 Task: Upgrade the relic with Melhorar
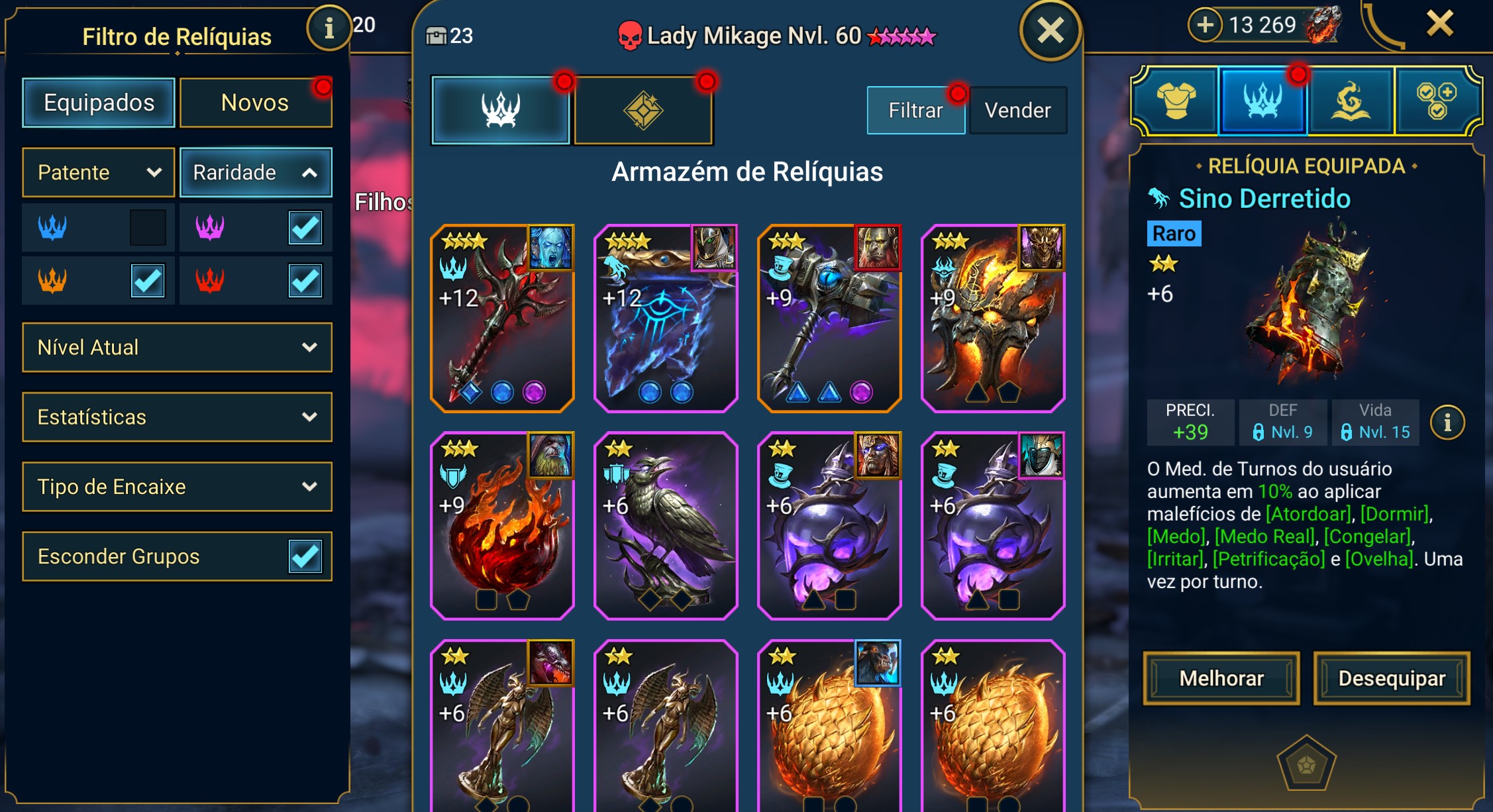[1221, 678]
